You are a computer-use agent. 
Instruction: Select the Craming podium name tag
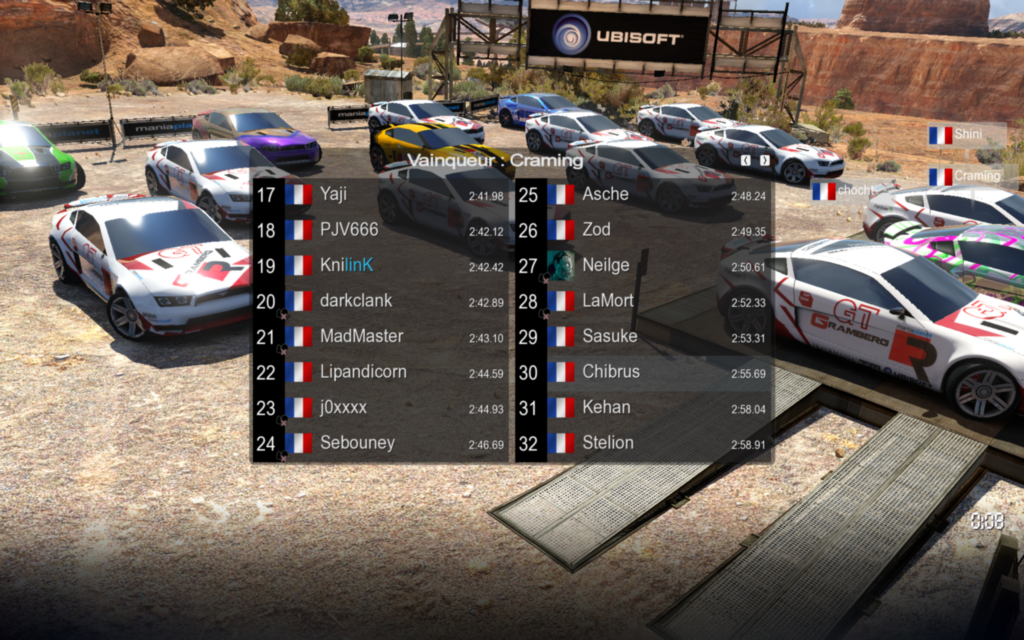(972, 176)
